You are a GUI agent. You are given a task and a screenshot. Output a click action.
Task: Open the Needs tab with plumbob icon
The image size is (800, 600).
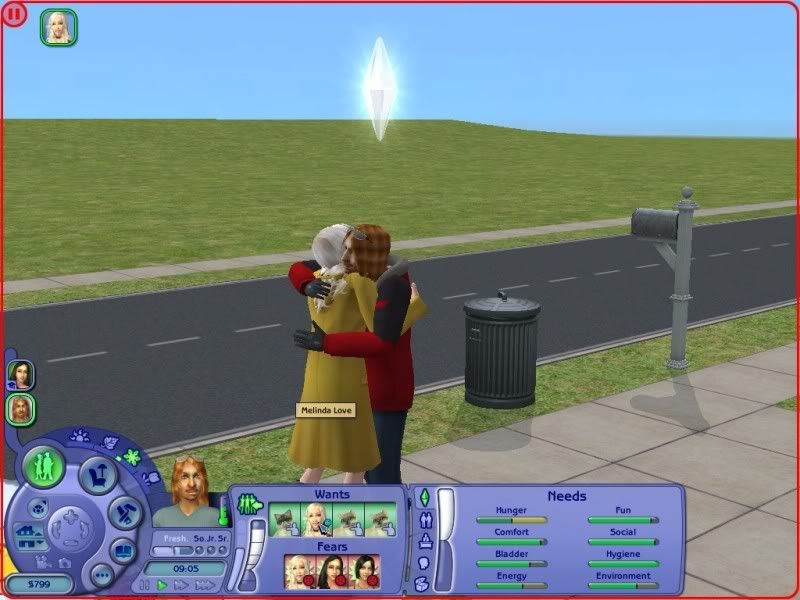coord(423,498)
